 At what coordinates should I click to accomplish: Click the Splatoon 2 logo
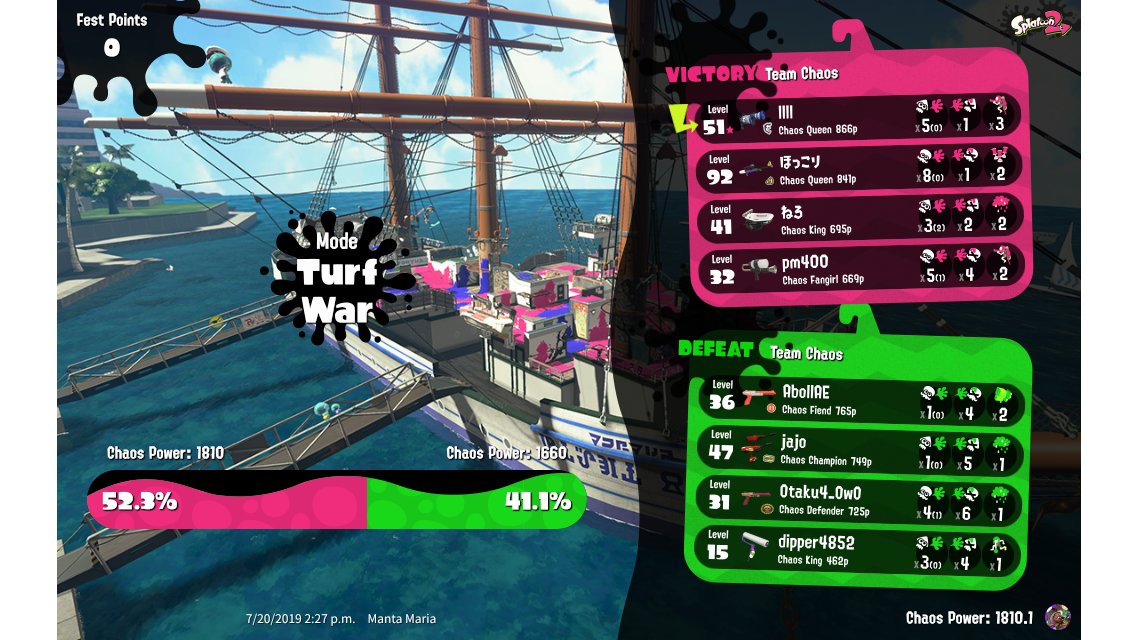click(1041, 24)
